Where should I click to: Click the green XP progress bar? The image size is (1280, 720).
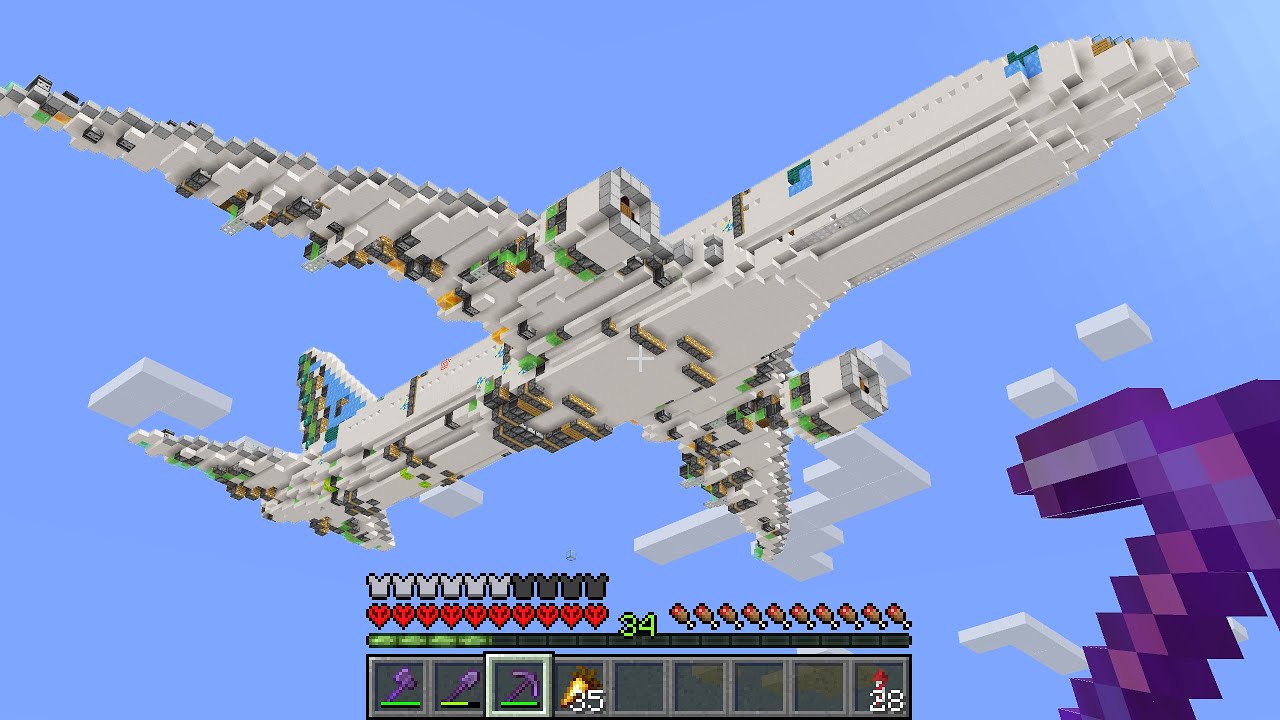click(x=426, y=638)
